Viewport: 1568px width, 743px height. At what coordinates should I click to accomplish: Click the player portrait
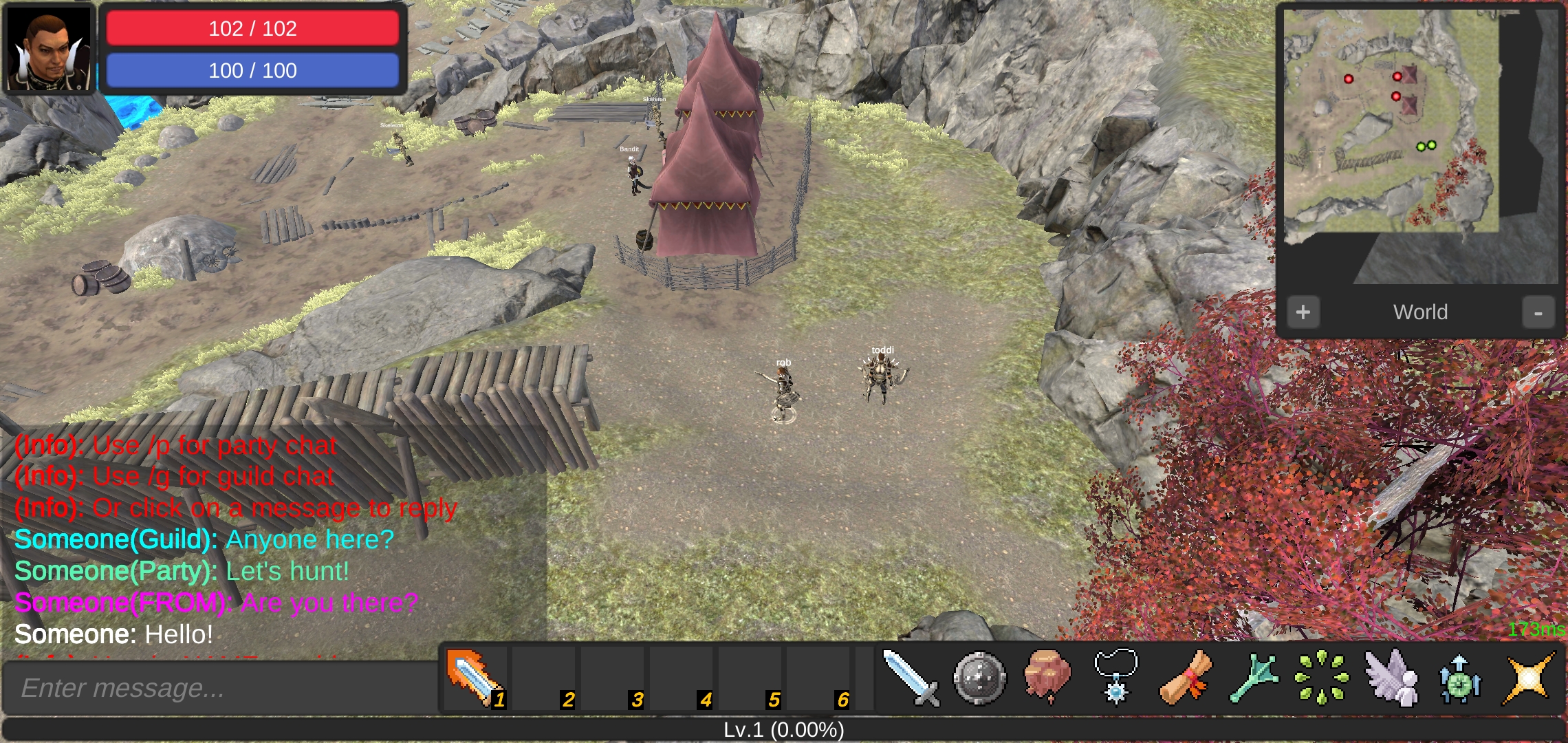click(49, 48)
